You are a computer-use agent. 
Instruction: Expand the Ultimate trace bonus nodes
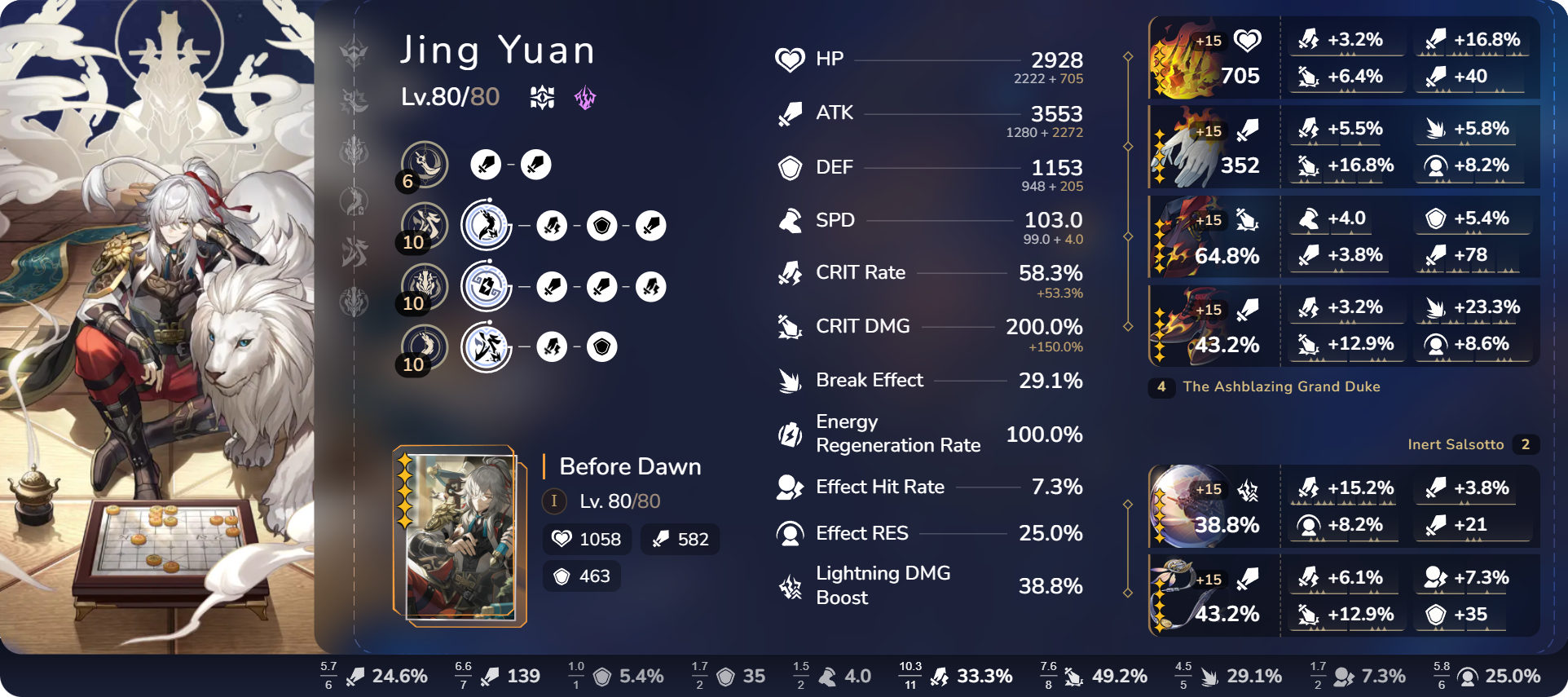[x=554, y=287]
